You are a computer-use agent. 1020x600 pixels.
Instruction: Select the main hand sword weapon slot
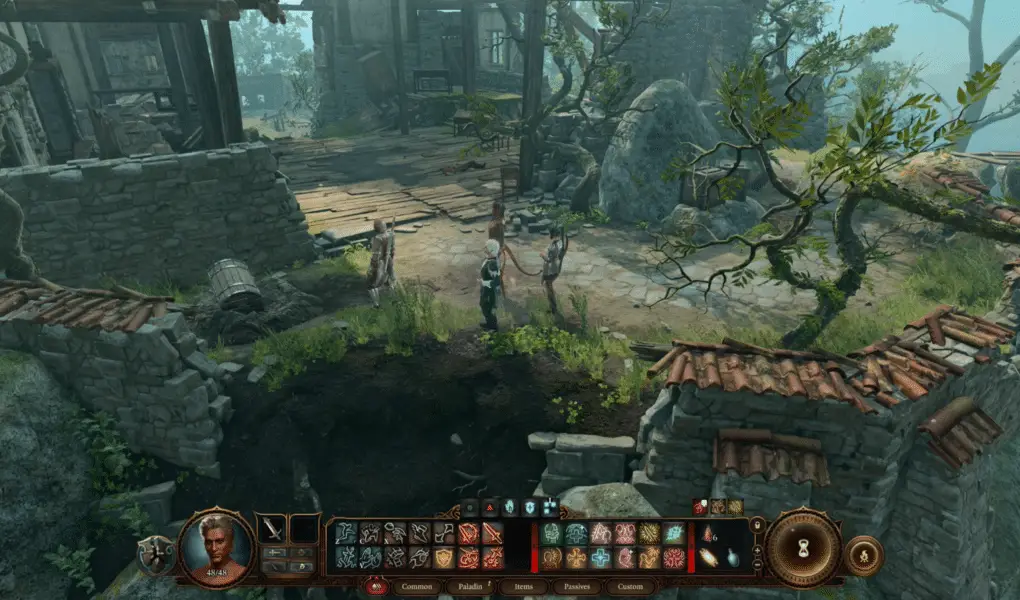(272, 527)
